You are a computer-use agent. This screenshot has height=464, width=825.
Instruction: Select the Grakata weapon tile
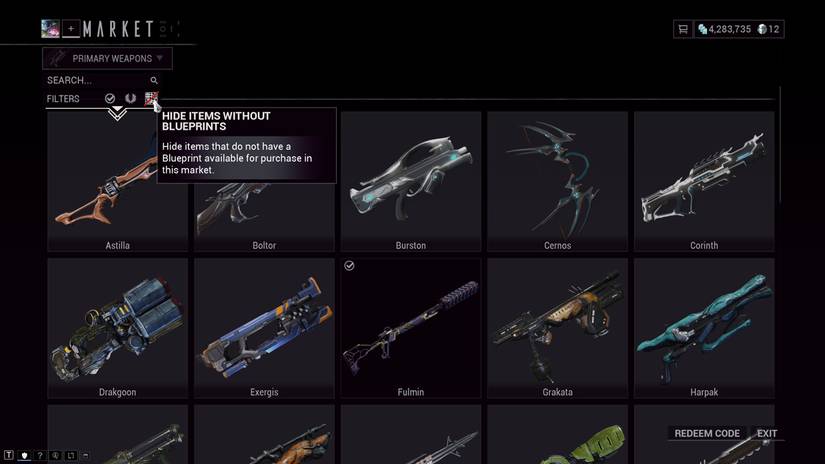(x=557, y=328)
